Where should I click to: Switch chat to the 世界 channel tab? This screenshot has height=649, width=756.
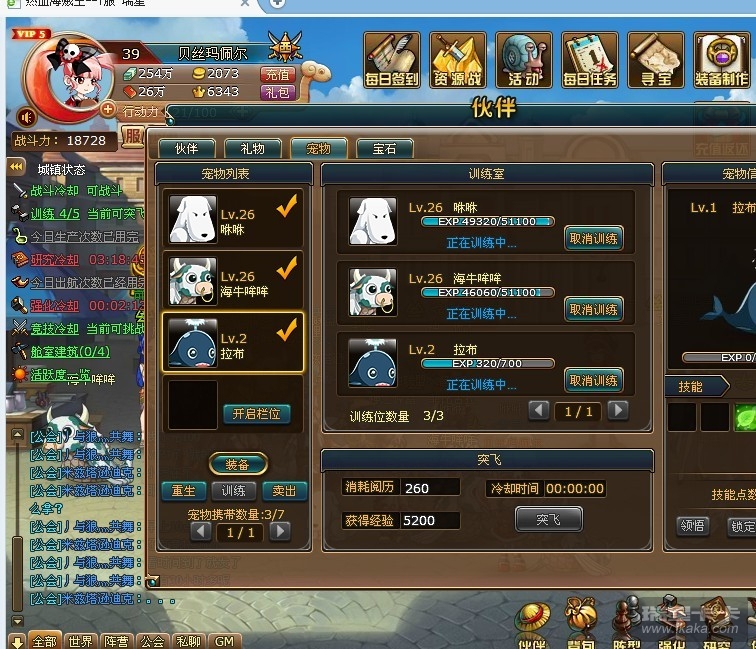81,641
